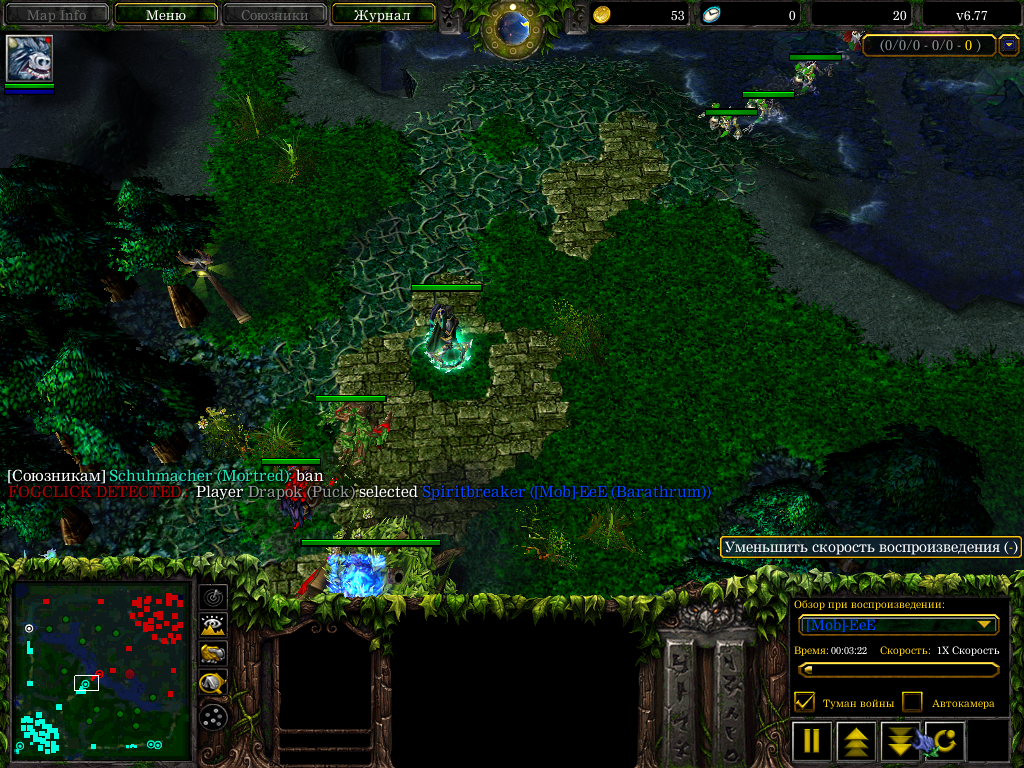1024x768 pixels.
Task: Click the formation toggle button
Action: (x=213, y=716)
